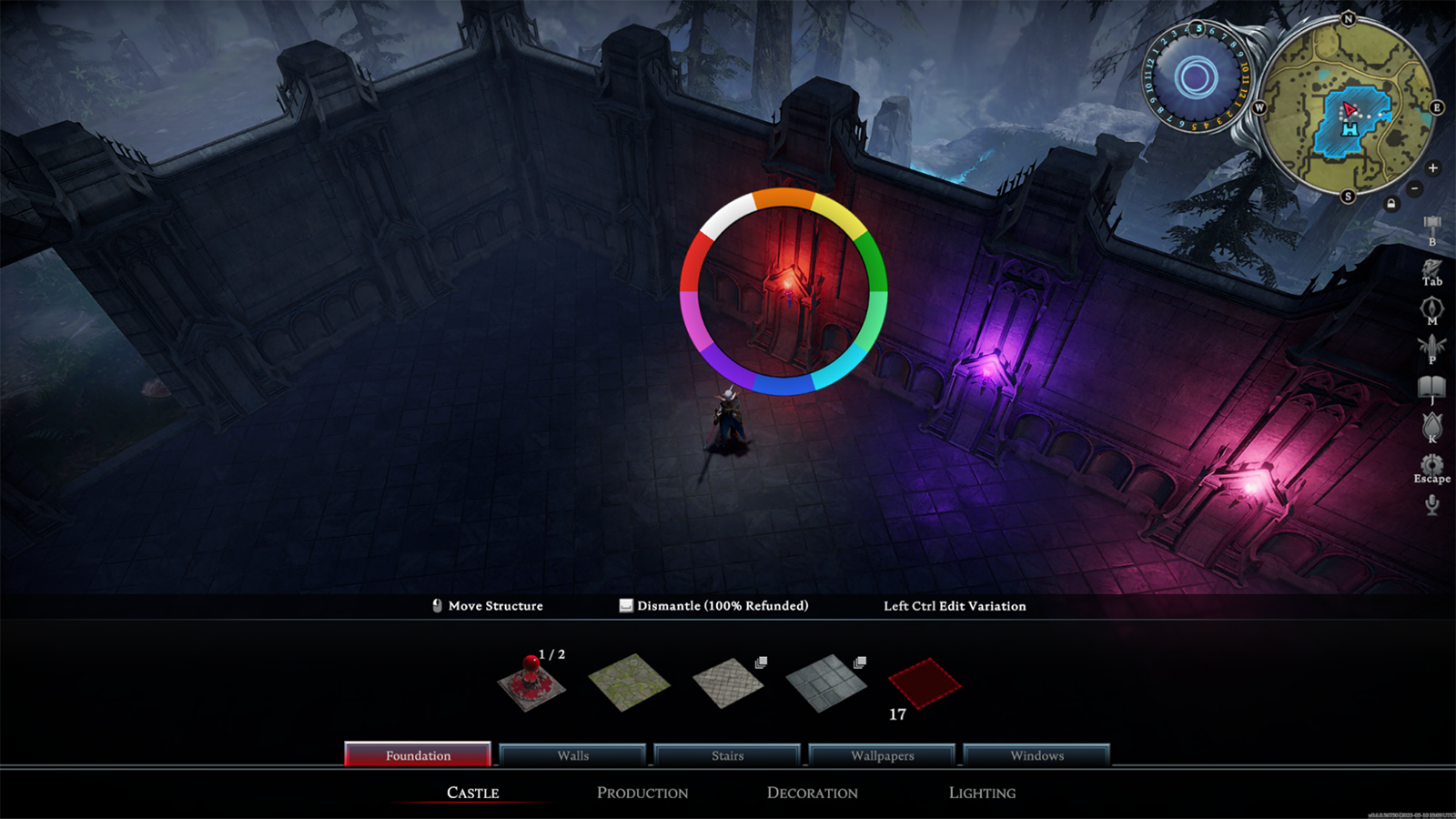Viewport: 1456px width, 819px height.
Task: Open the Stairs tab
Action: 727,755
